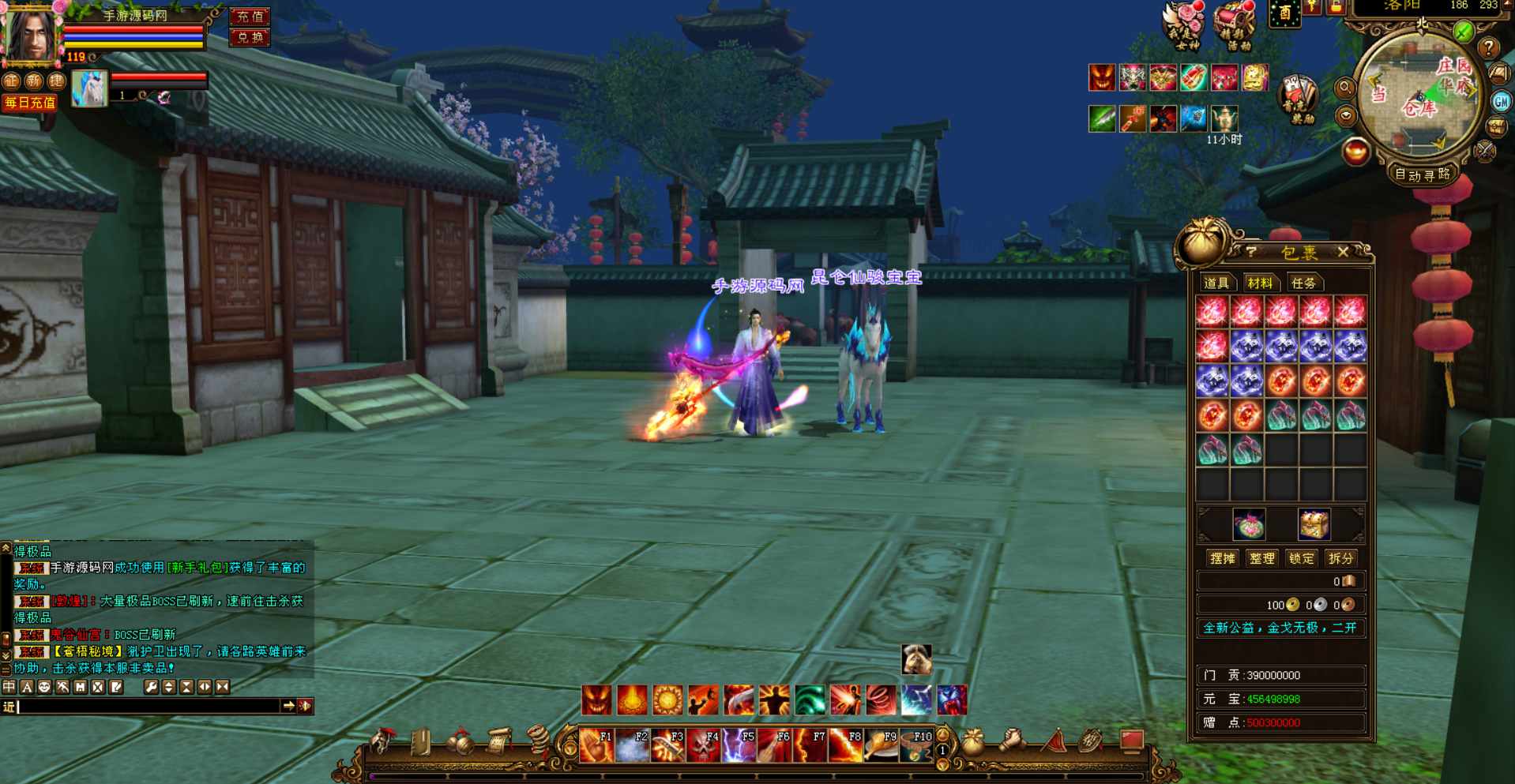Open the 任务 quest items tab
The width and height of the screenshot is (1515, 784).
[1303, 283]
